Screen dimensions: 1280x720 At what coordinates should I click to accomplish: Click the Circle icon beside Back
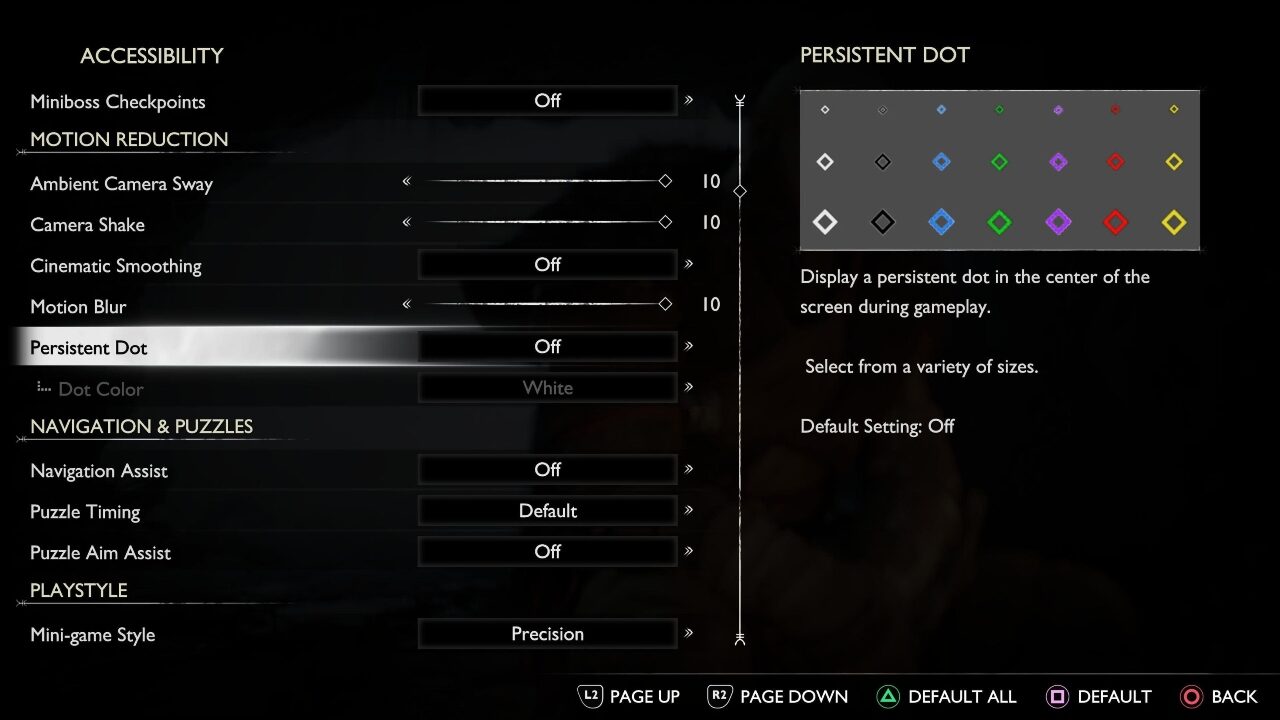coord(1192,696)
